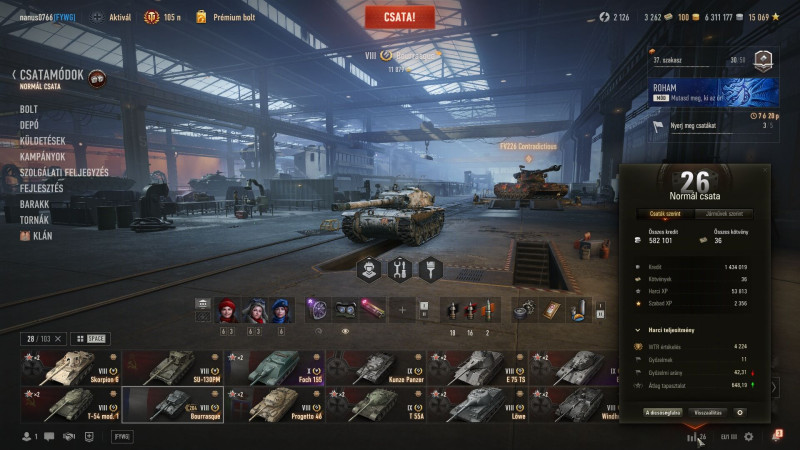This screenshot has width=800, height=450.
Task: Choose the Progetto 46 tank
Action: pos(274,404)
